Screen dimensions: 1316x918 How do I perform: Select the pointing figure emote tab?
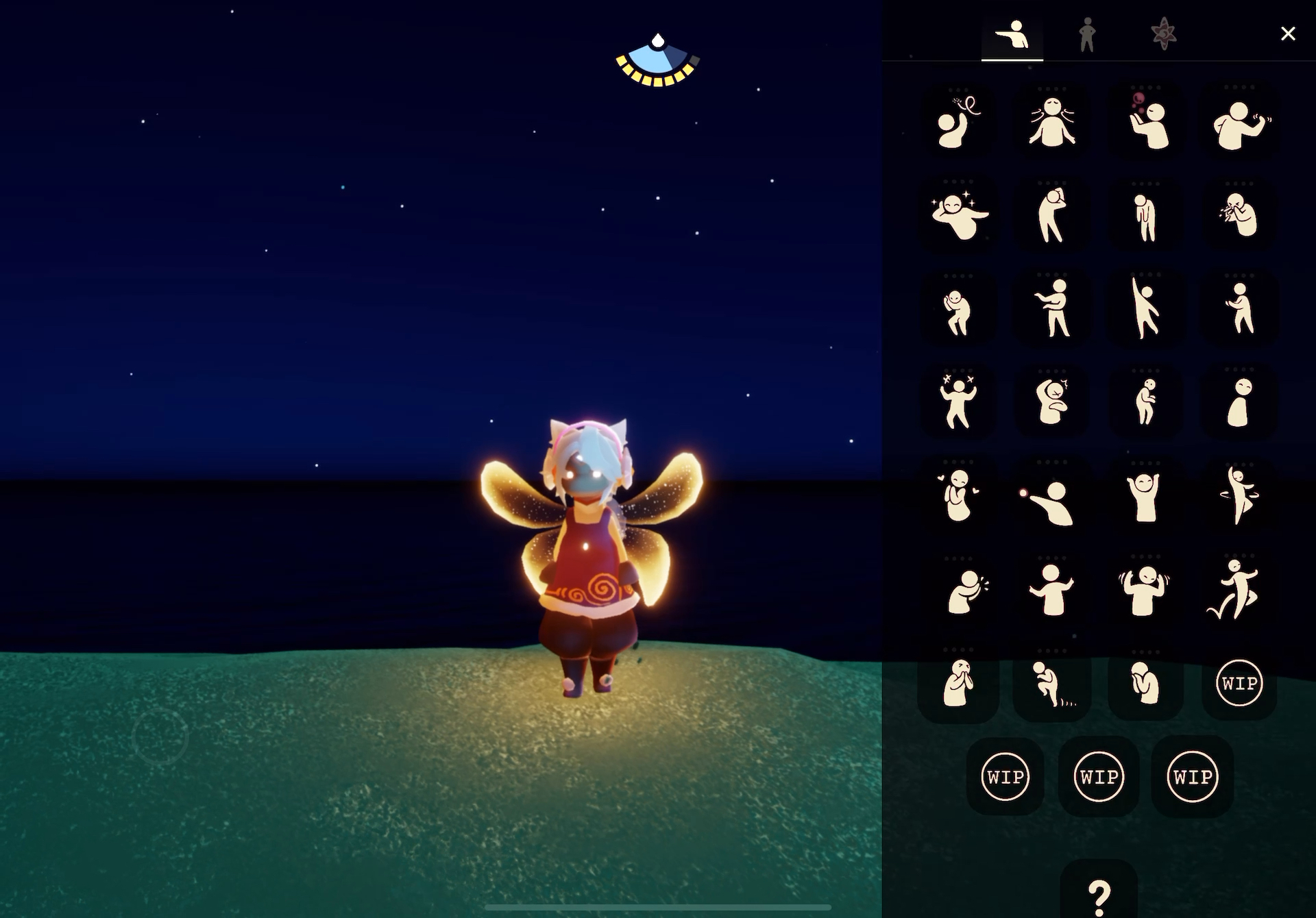pos(1012,34)
